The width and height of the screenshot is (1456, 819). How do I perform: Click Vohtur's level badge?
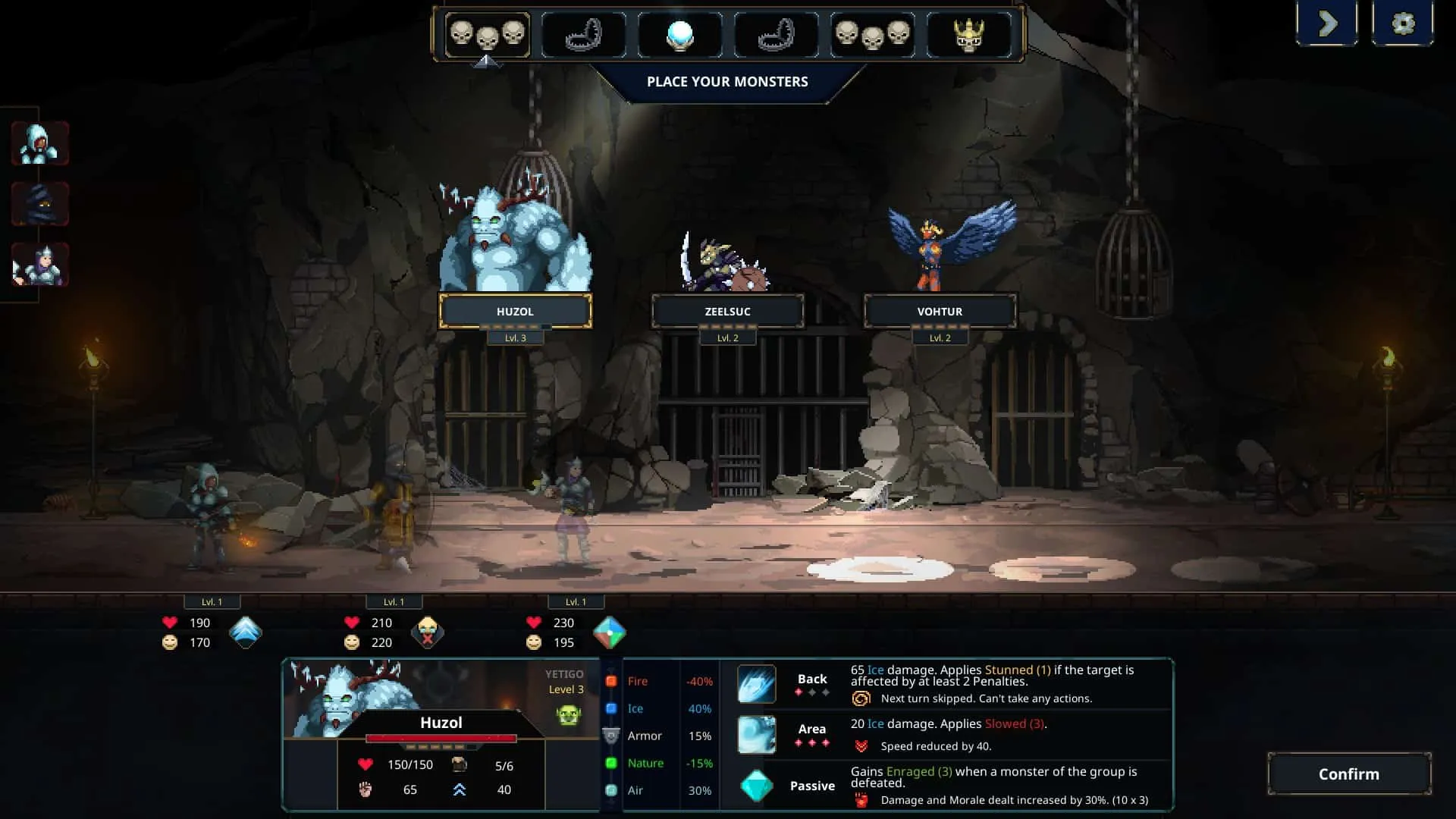pos(940,337)
